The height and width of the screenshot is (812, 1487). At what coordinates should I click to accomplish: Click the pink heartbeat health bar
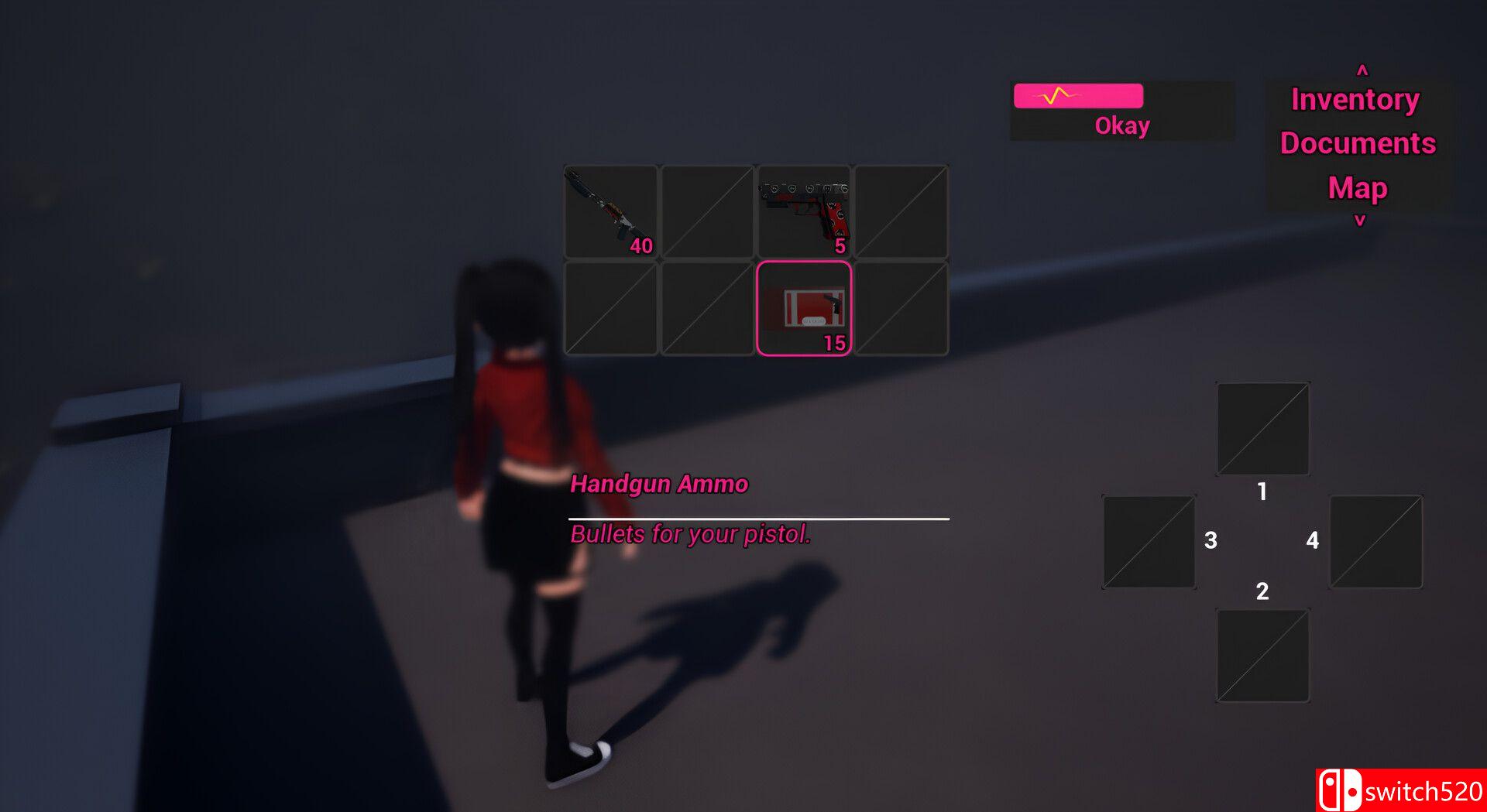point(1077,96)
